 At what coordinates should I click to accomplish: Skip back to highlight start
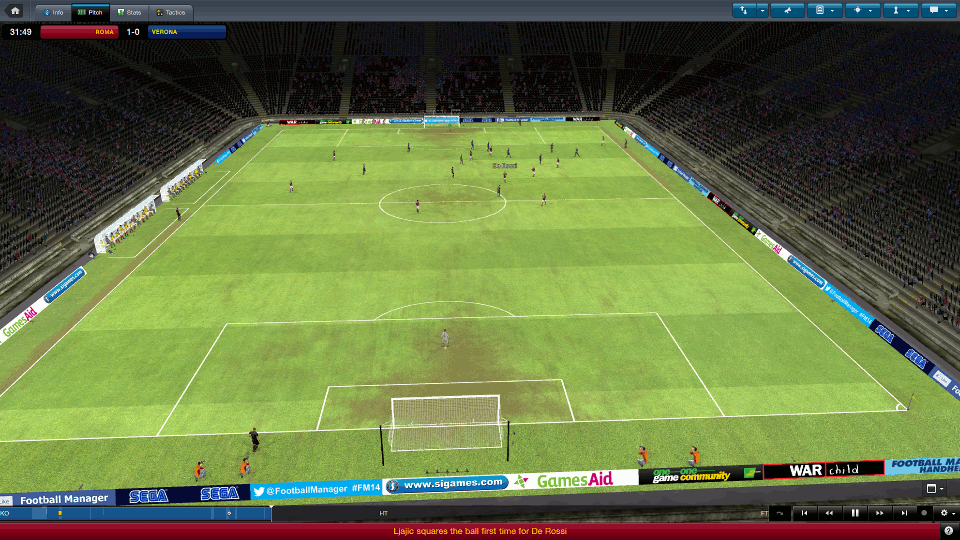pyautogui.click(x=804, y=513)
